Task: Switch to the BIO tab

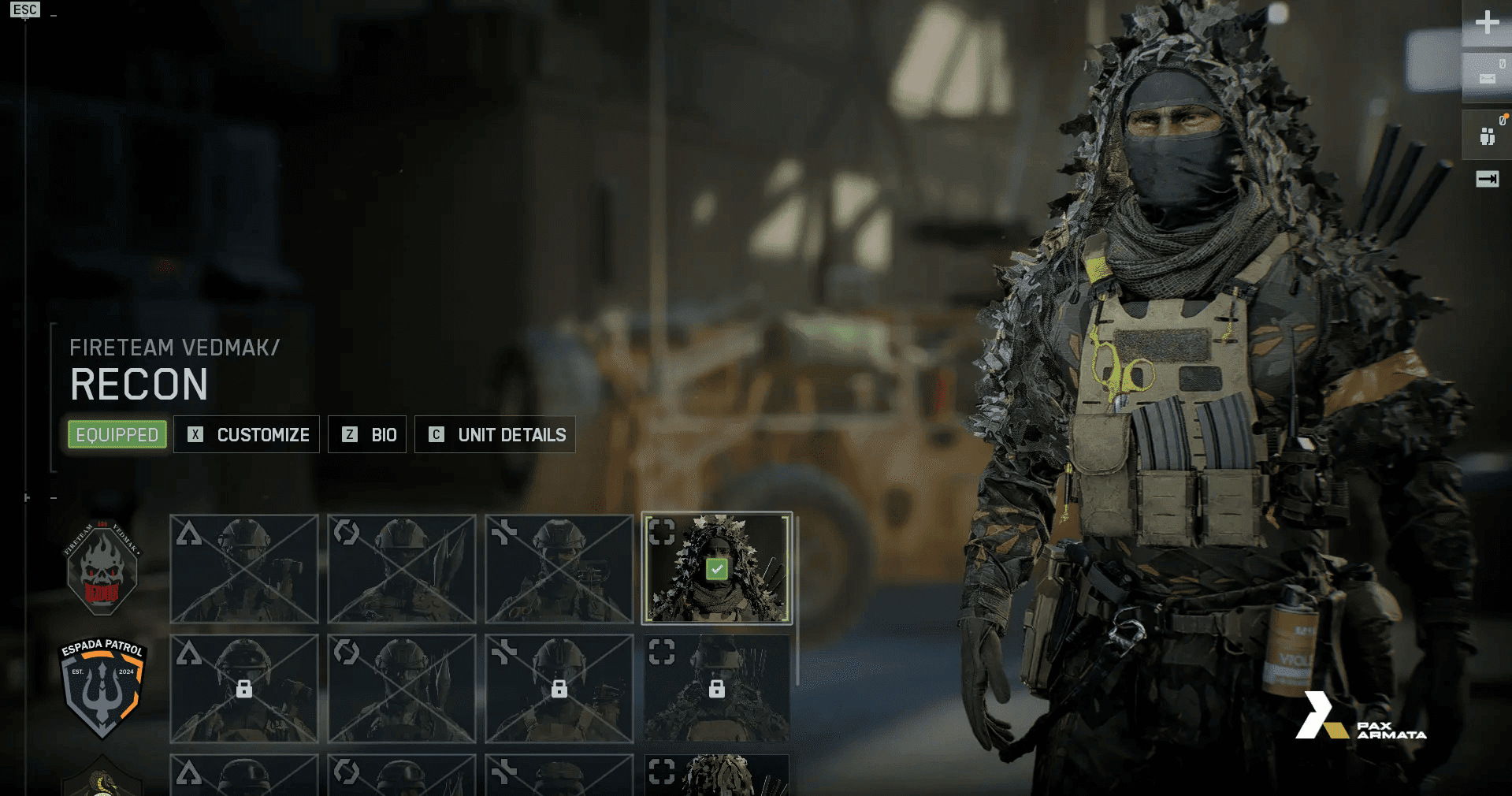Action: [x=367, y=434]
